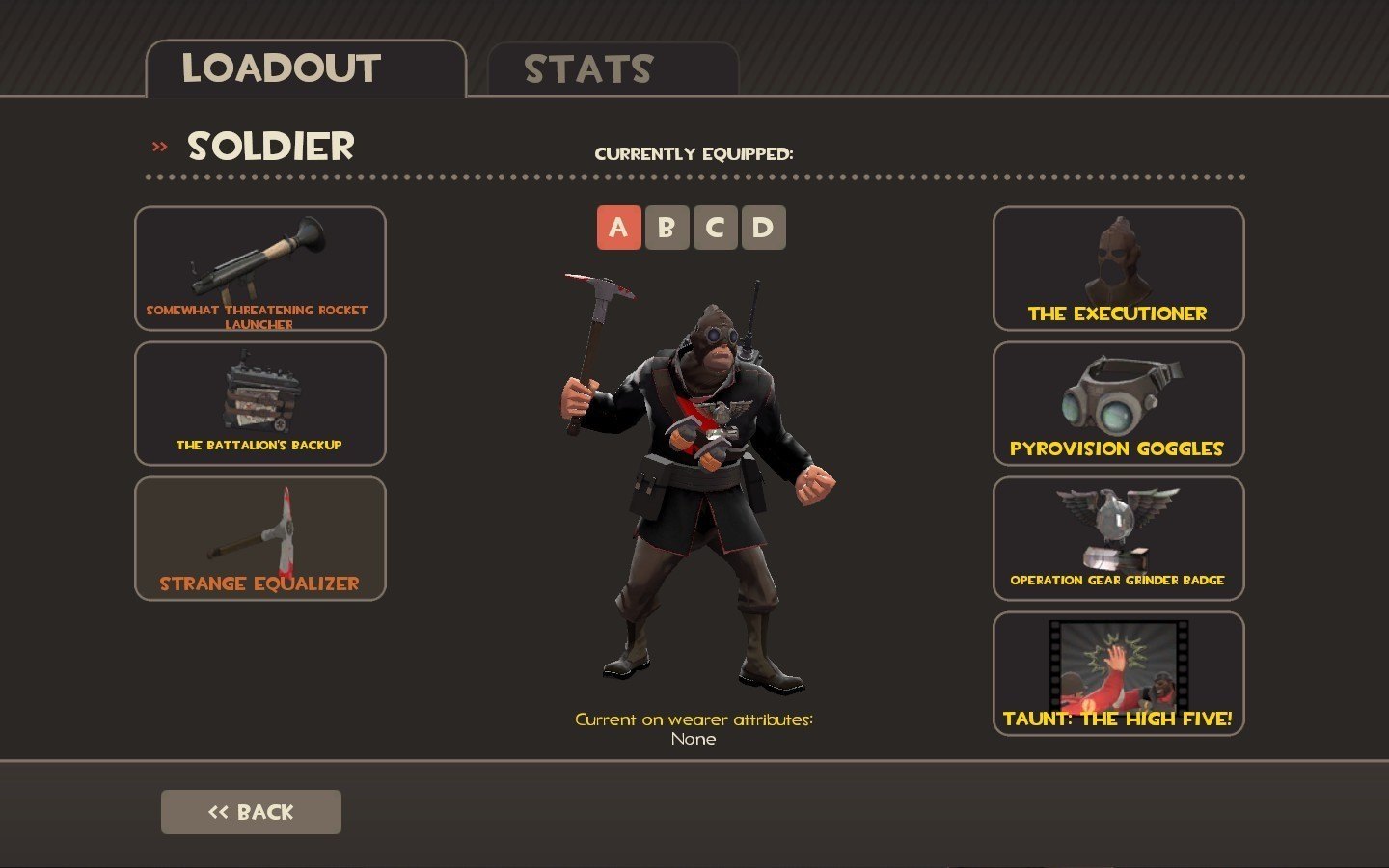This screenshot has width=1389, height=868.
Task: Click the Operation Gear Grinder Badge slot
Action: click(x=1119, y=539)
